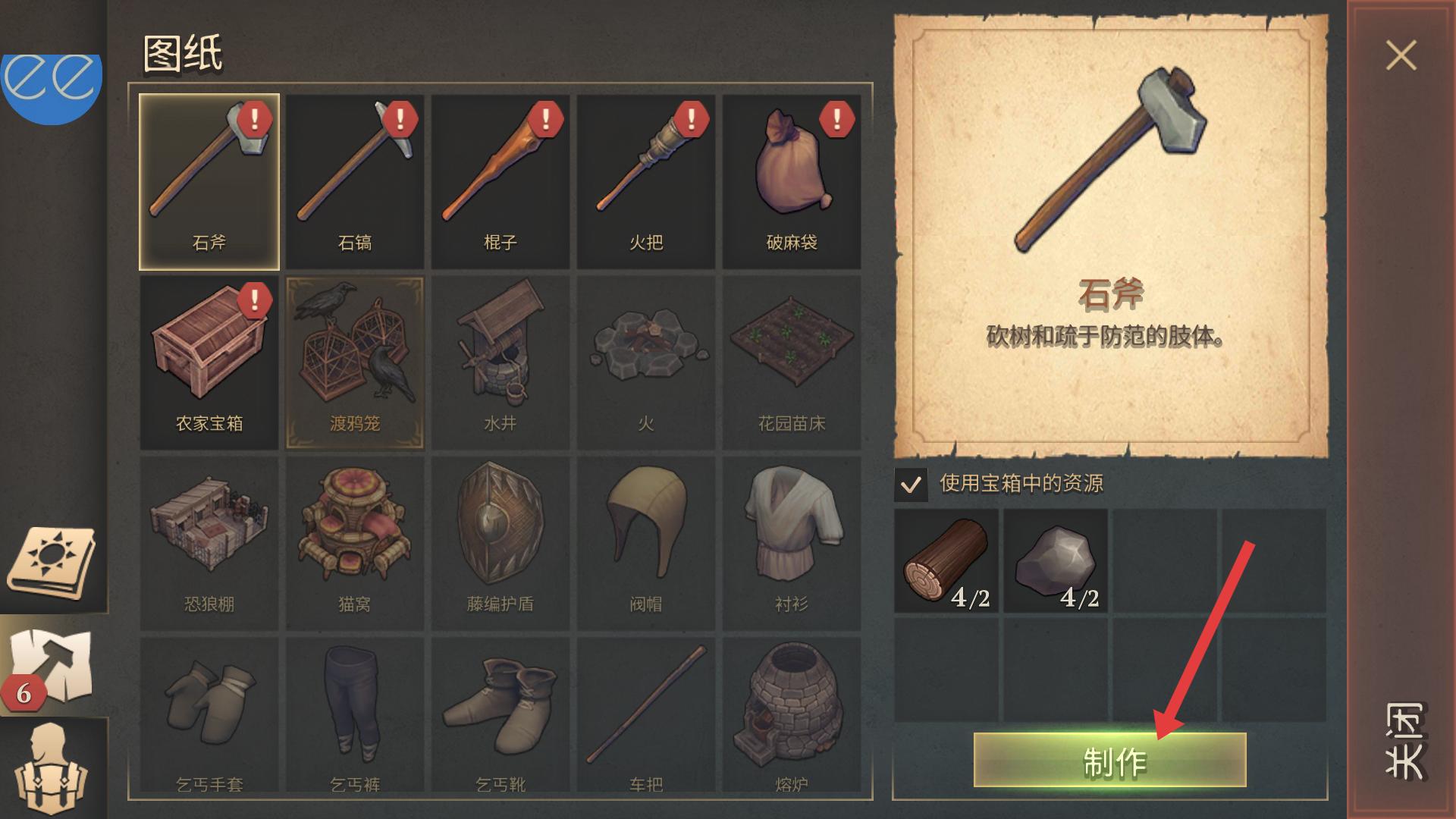Pick the 棍子 stick blueprint
Viewport: 1456px width, 819px height.
coord(500,182)
